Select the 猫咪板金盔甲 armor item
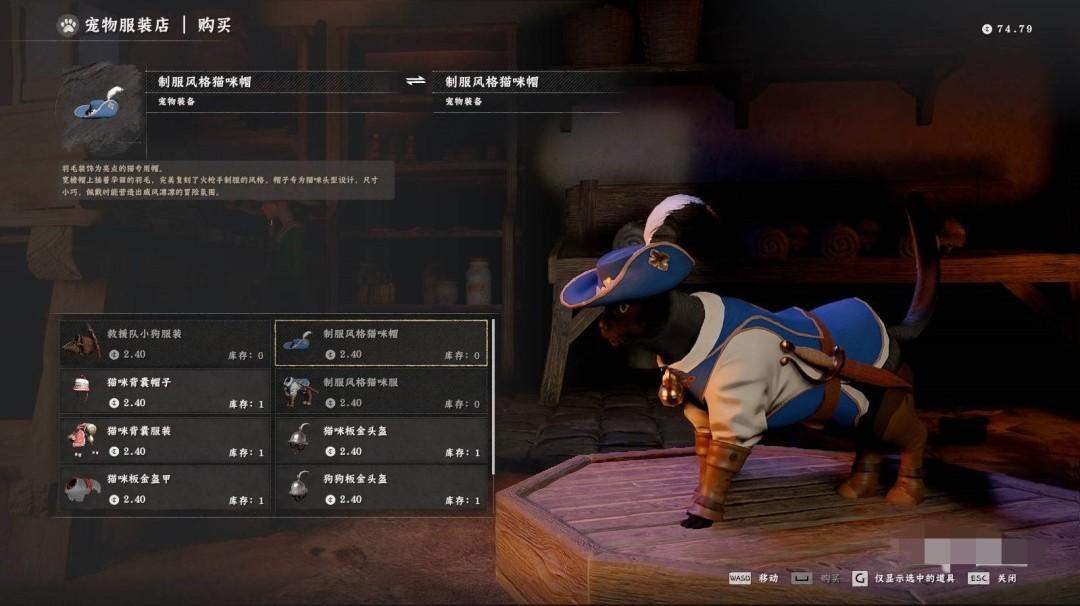Image resolution: width=1080 pixels, height=606 pixels. pyautogui.click(x=165, y=488)
